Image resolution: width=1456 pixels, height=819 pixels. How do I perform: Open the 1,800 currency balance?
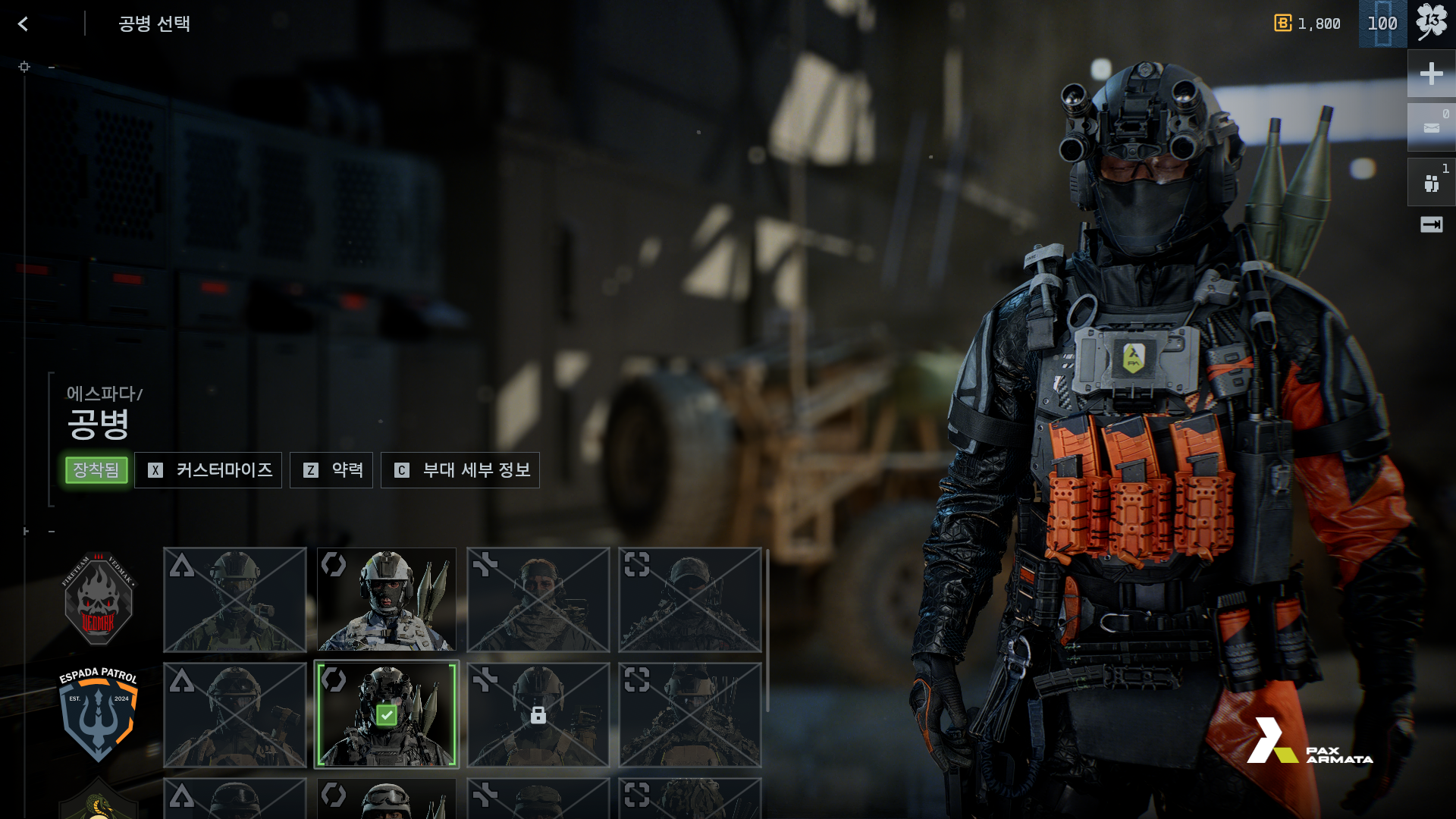click(x=1308, y=24)
